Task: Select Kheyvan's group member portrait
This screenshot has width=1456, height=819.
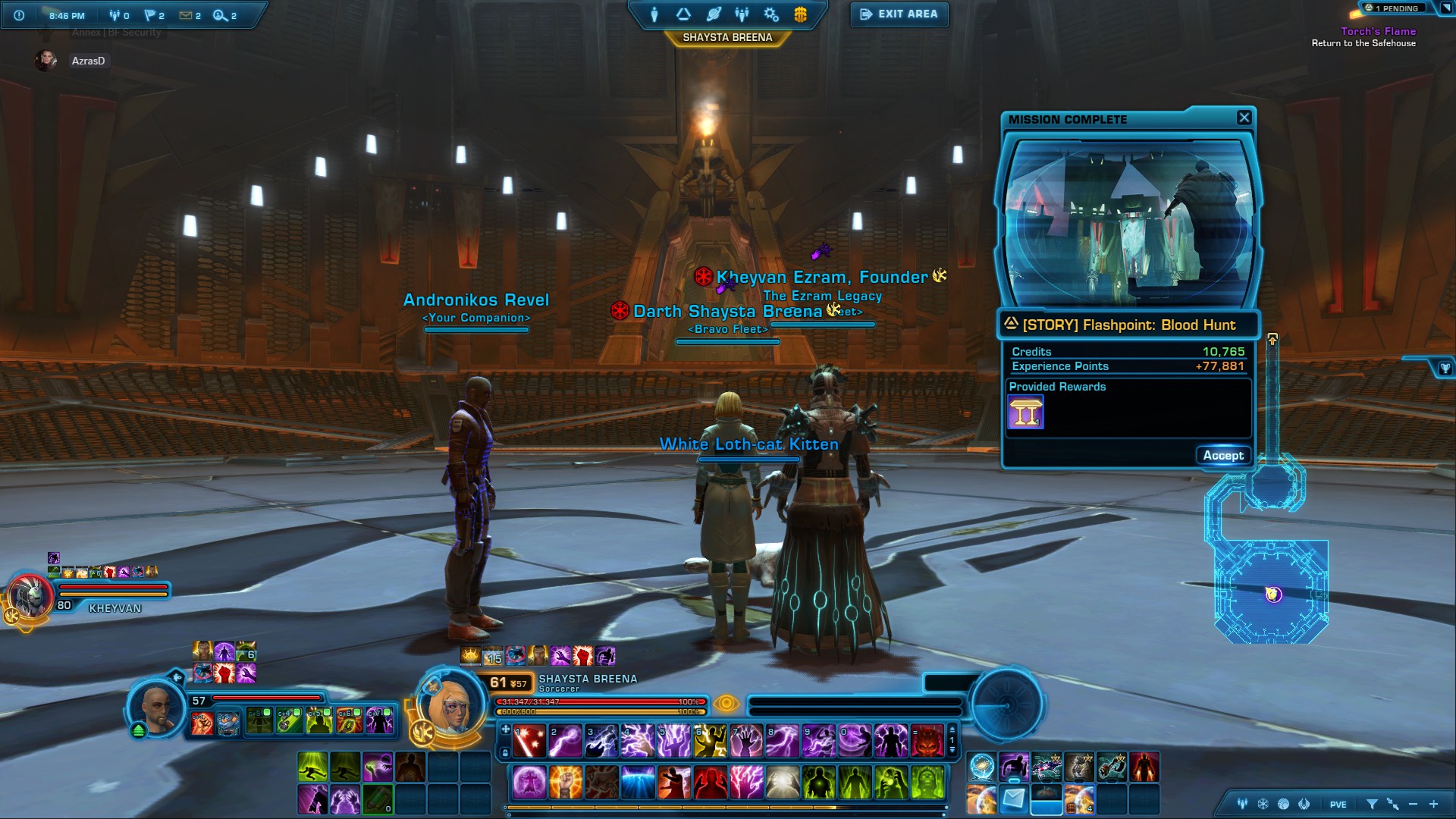Action: pos(30,596)
